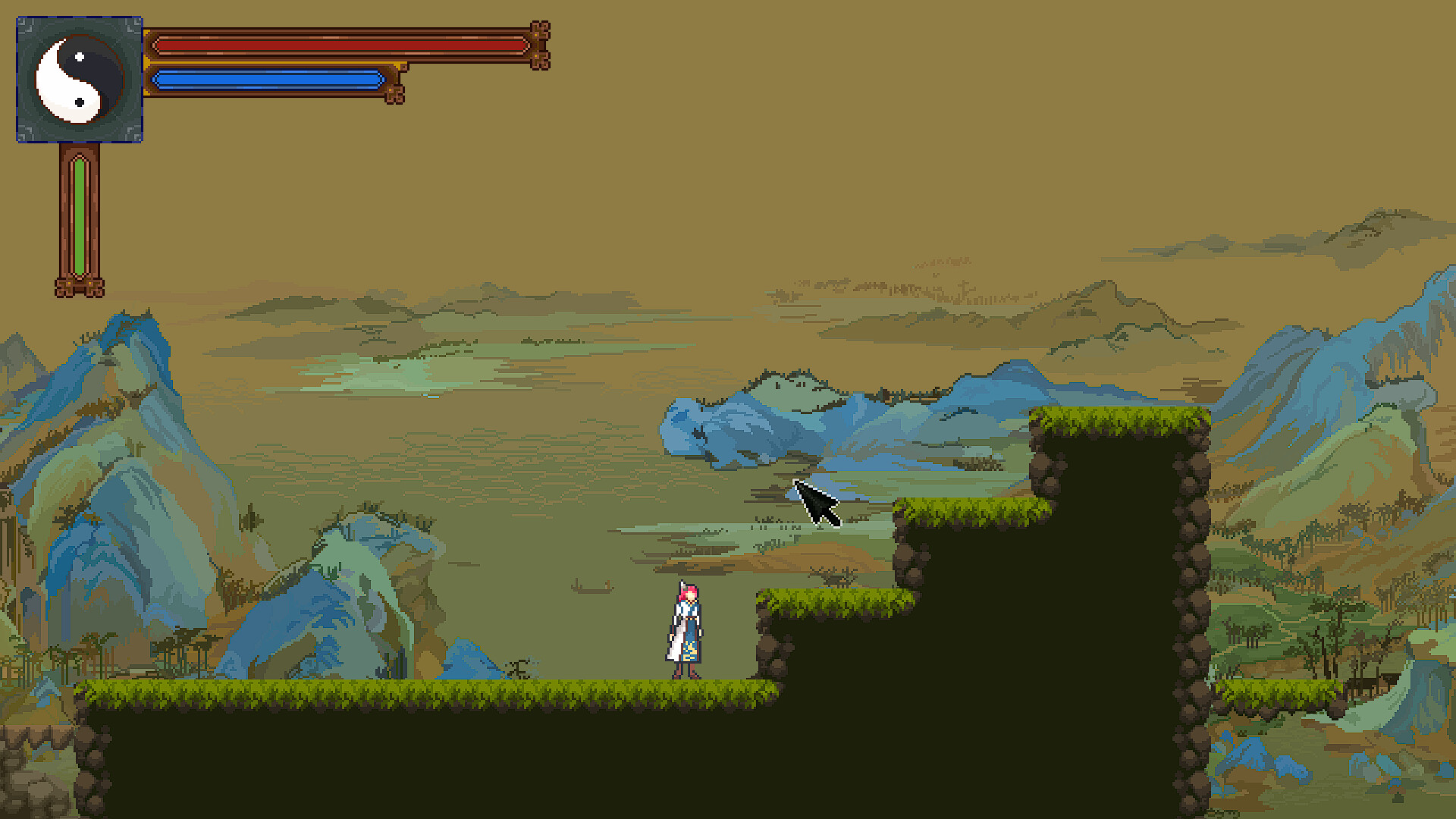Expand the blue energy bar panel
Image resolution: width=1456 pixels, height=819 pixels.
(265, 80)
